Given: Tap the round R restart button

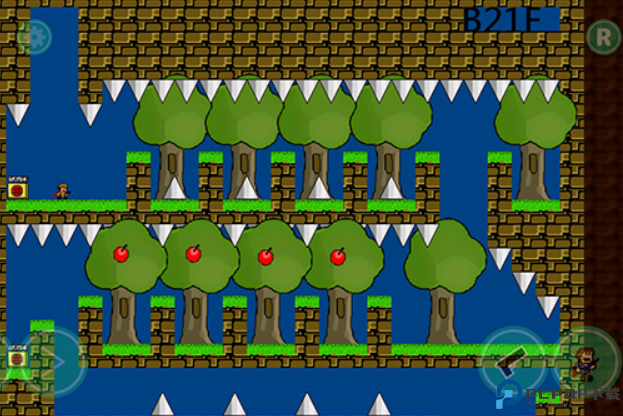Looking at the screenshot, I should 602,38.
